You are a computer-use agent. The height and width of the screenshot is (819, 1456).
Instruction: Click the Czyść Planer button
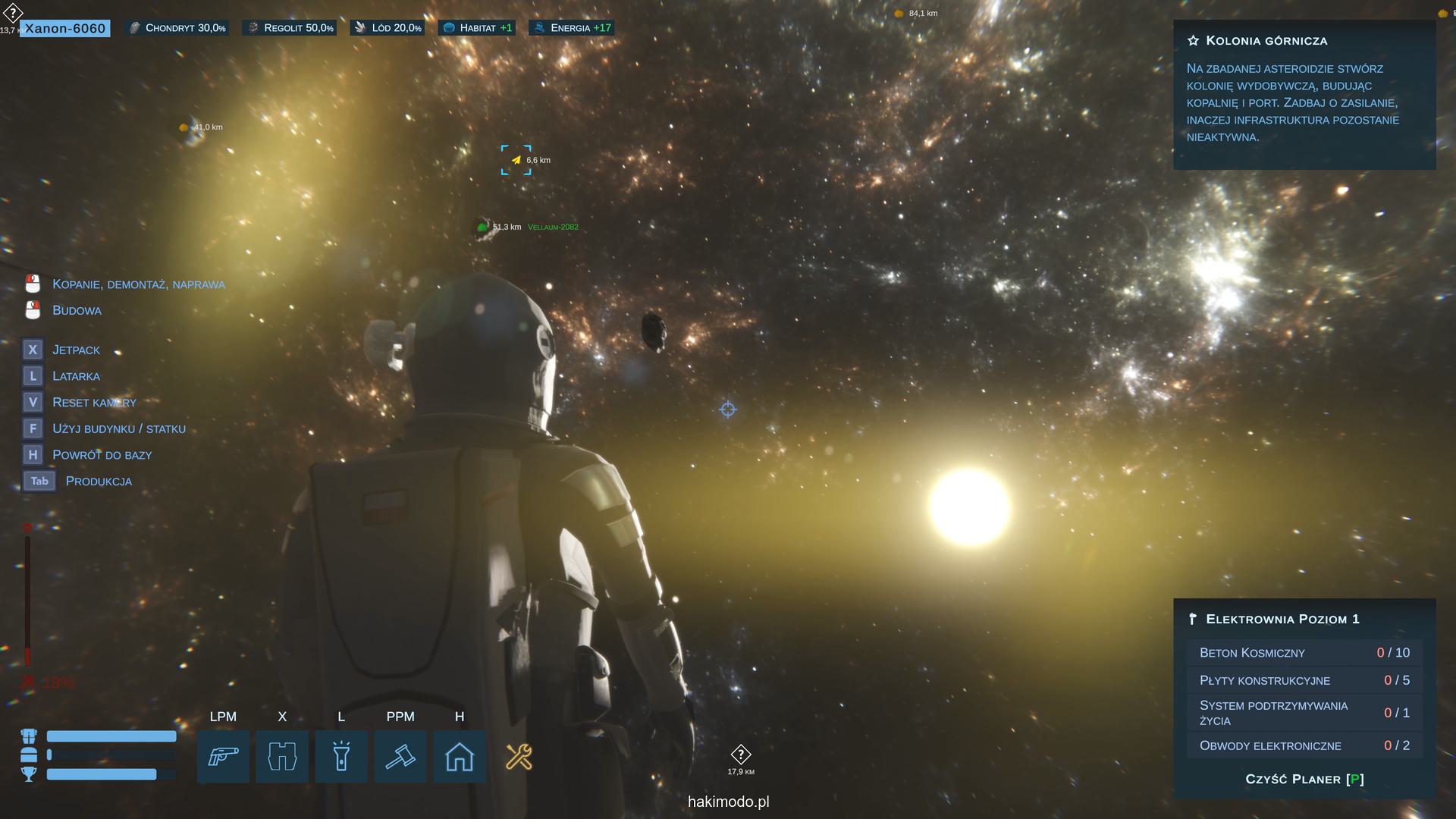coord(1304,779)
